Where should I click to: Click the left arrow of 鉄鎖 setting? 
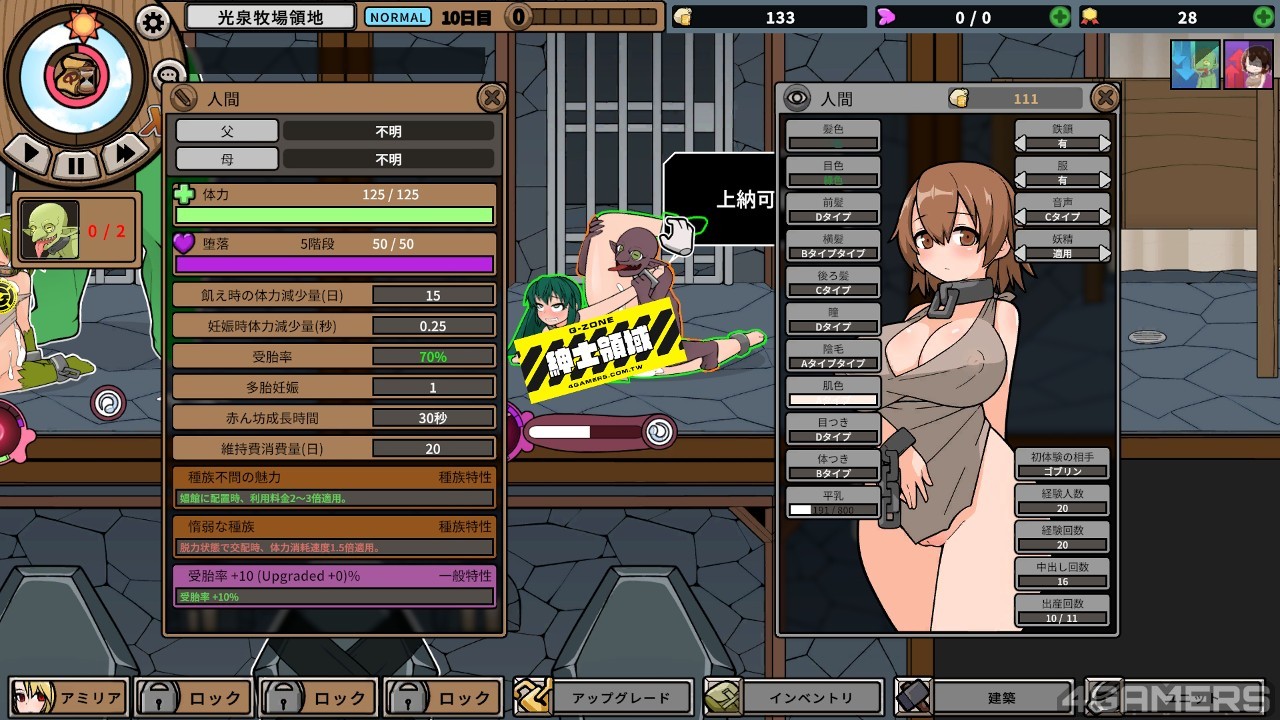(x=1022, y=143)
